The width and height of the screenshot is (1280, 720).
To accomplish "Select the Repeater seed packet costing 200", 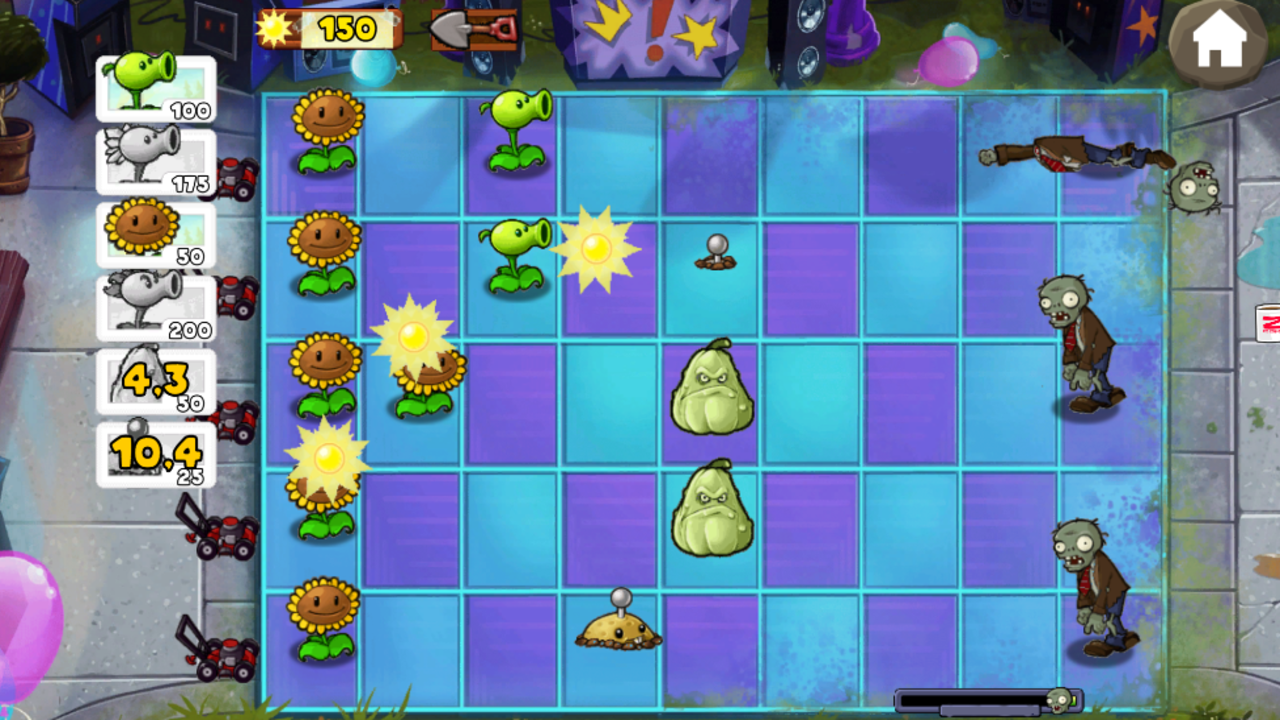I will click(x=155, y=308).
